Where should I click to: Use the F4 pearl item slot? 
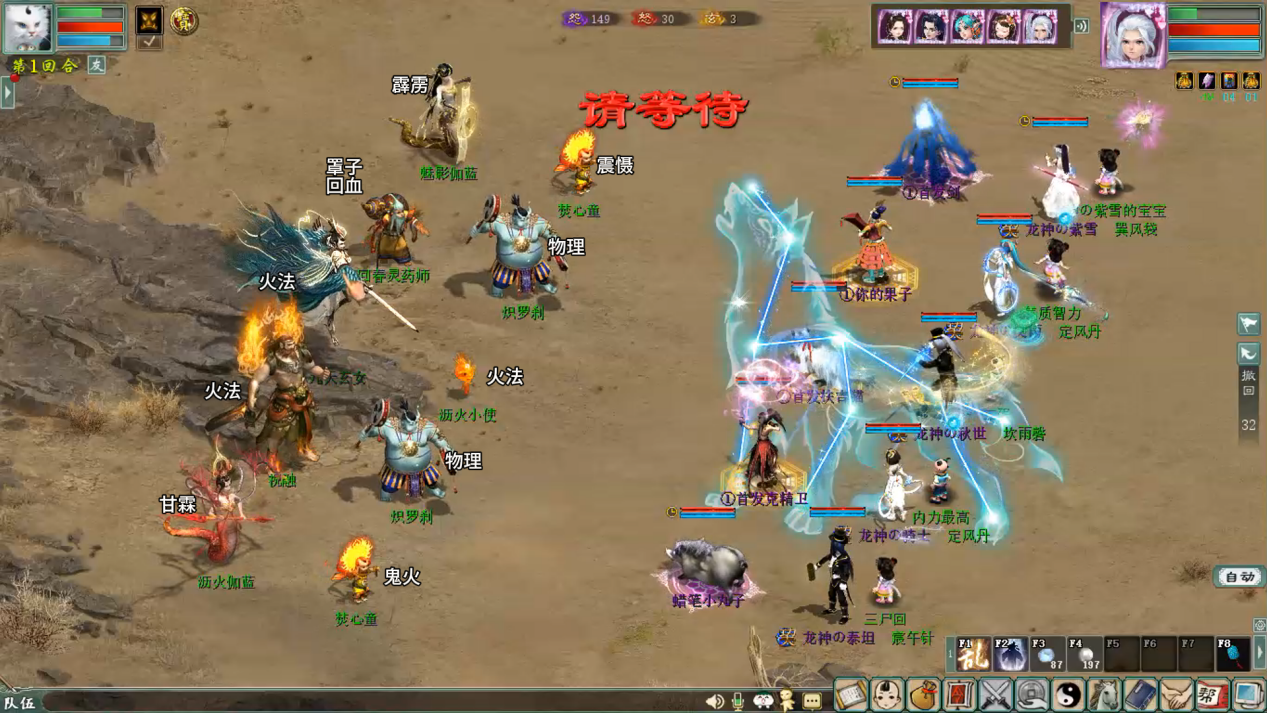coord(1084,654)
